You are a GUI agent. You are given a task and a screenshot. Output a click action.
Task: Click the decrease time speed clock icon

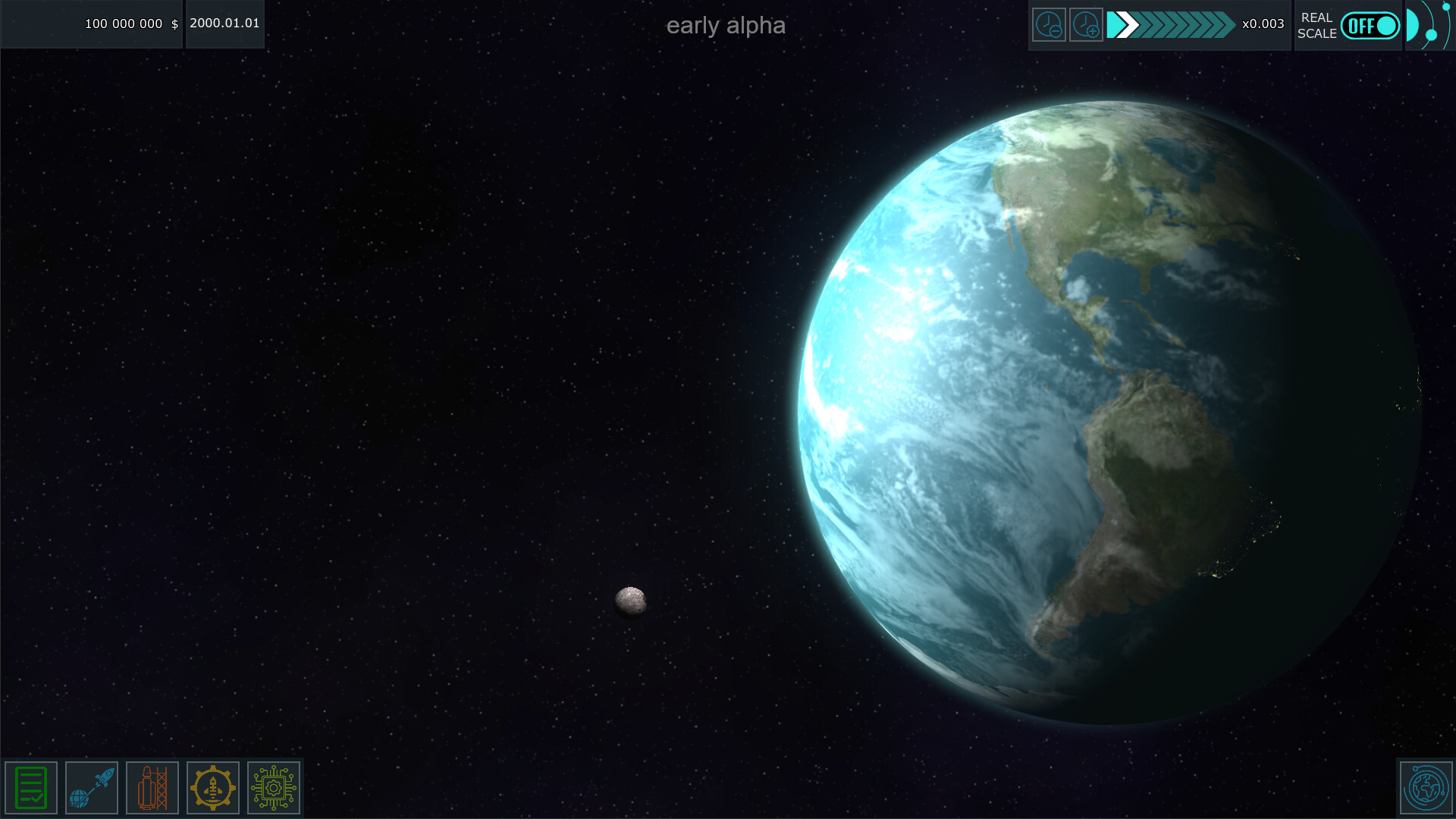pyautogui.click(x=1049, y=25)
